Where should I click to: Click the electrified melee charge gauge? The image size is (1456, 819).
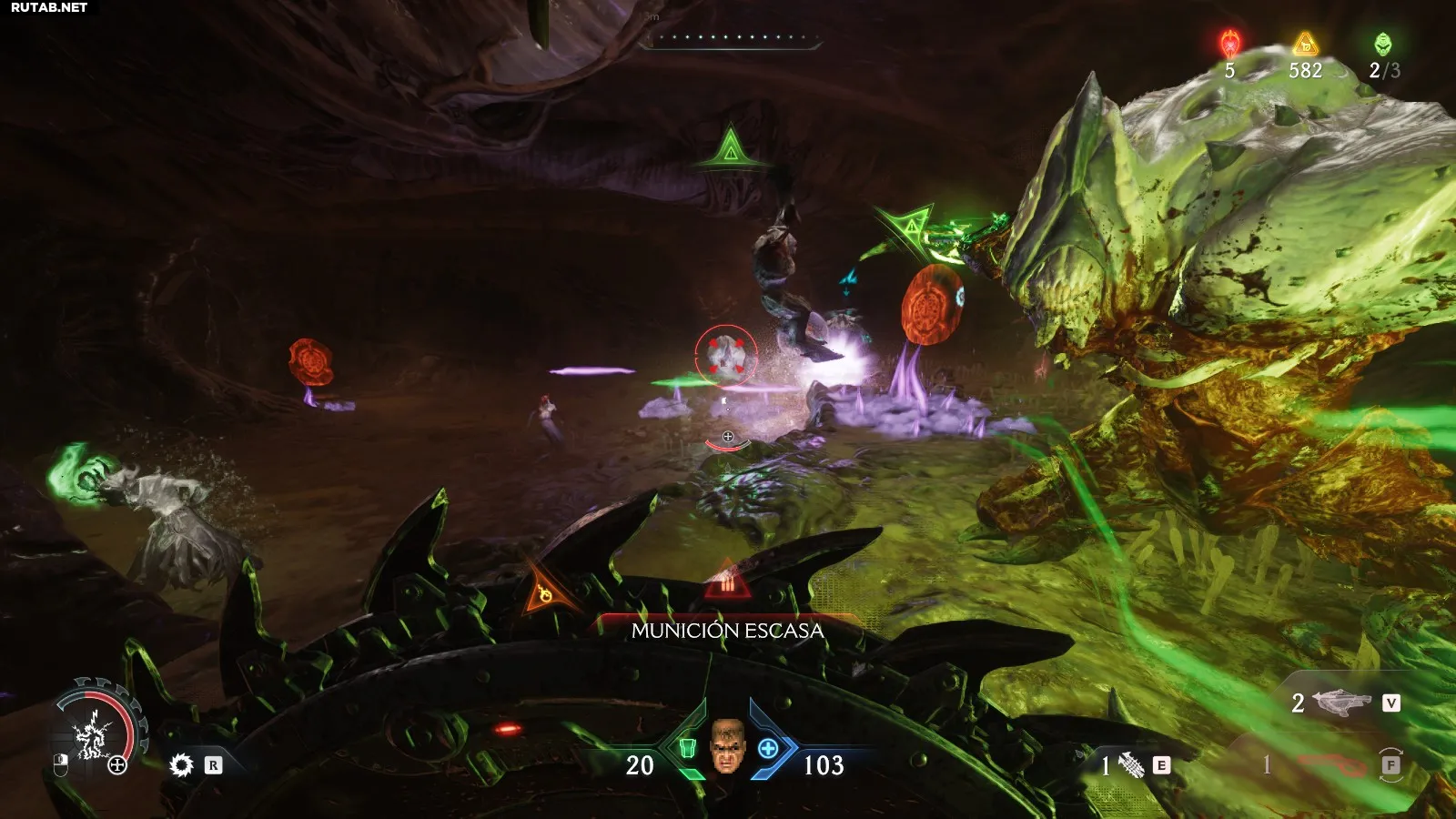point(95,728)
